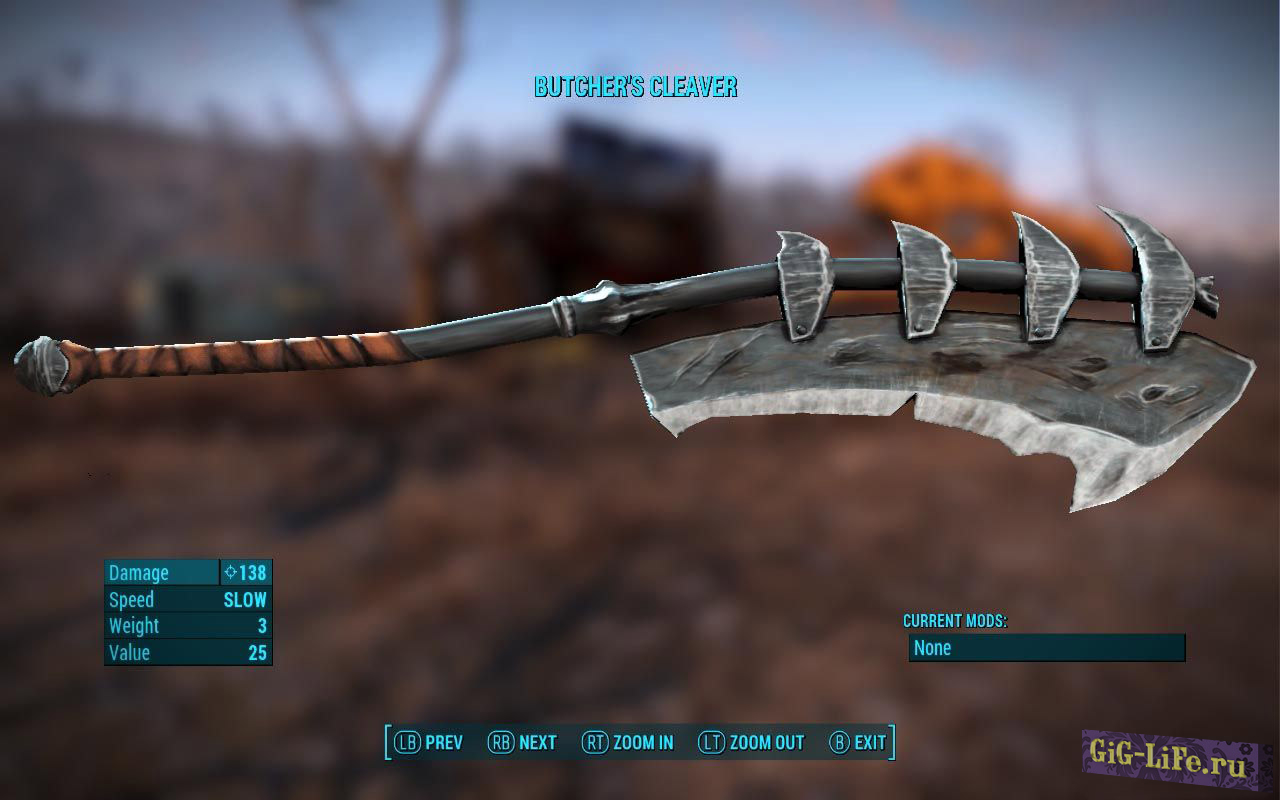This screenshot has height=800, width=1280.
Task: Show the next item with NEXT
Action: (x=522, y=742)
